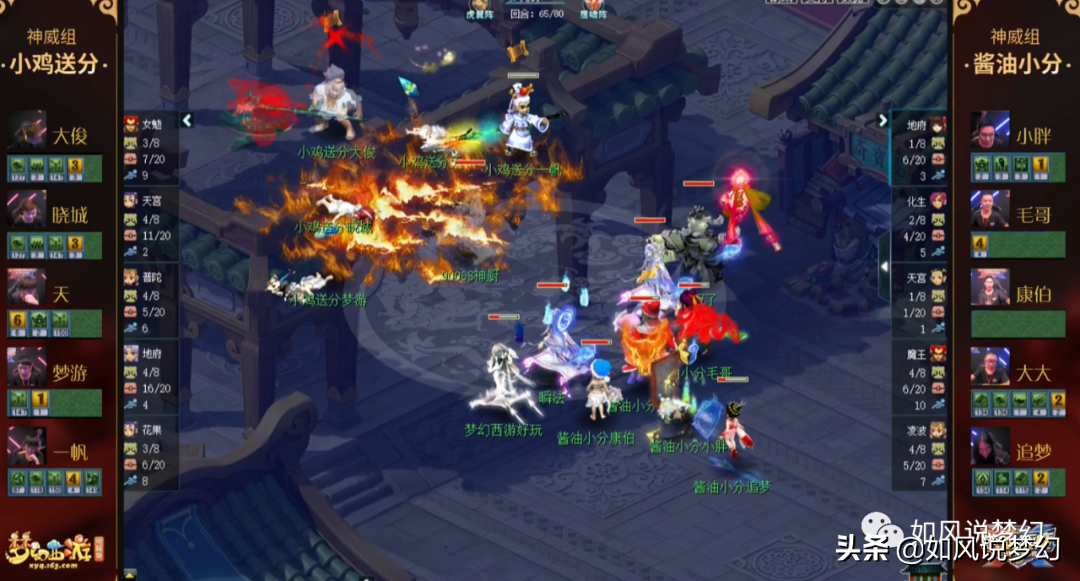This screenshot has height=581, width=1080.
Task: Select the 女魃 stats row
Action: click(150, 150)
